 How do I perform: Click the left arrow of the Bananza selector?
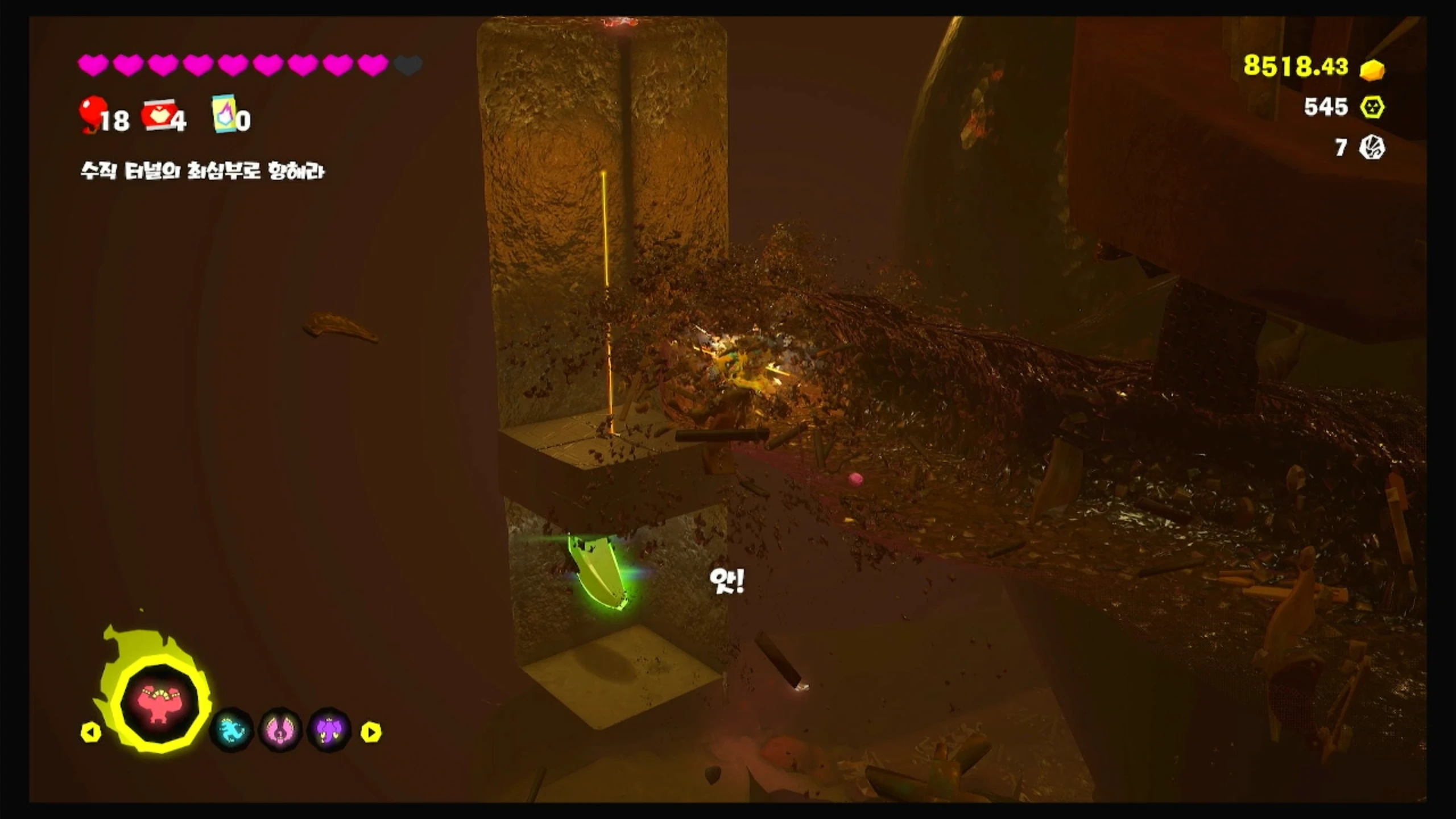(x=91, y=732)
